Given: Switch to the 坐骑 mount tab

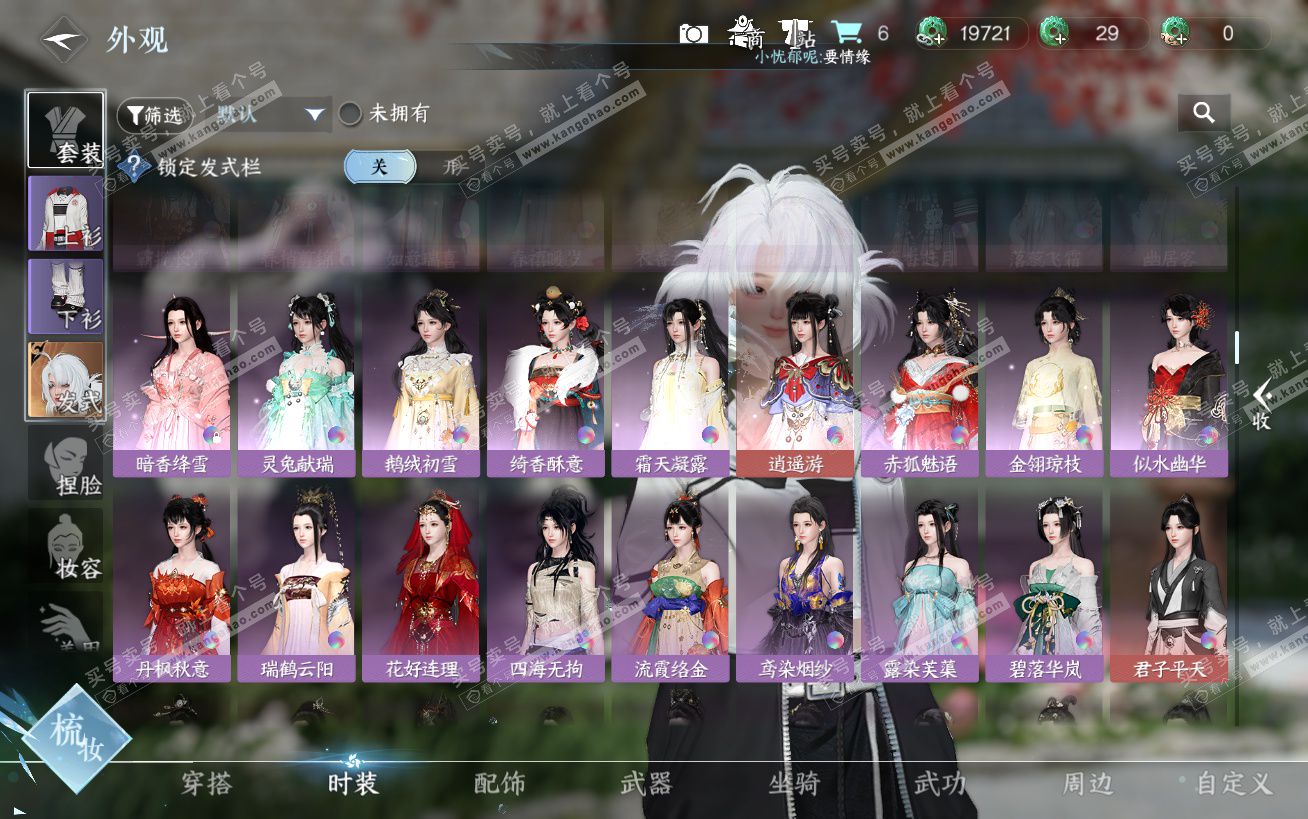Looking at the screenshot, I should (794, 783).
